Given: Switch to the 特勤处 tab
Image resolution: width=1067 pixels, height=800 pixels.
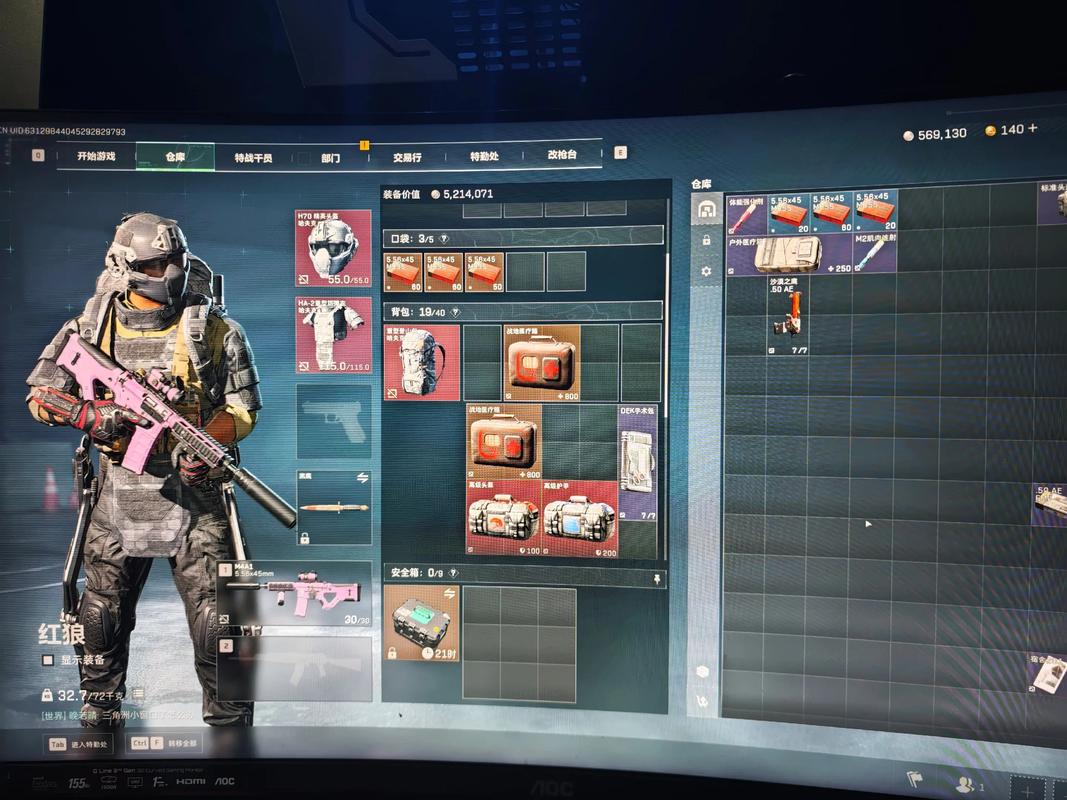Looking at the screenshot, I should (x=484, y=156).
